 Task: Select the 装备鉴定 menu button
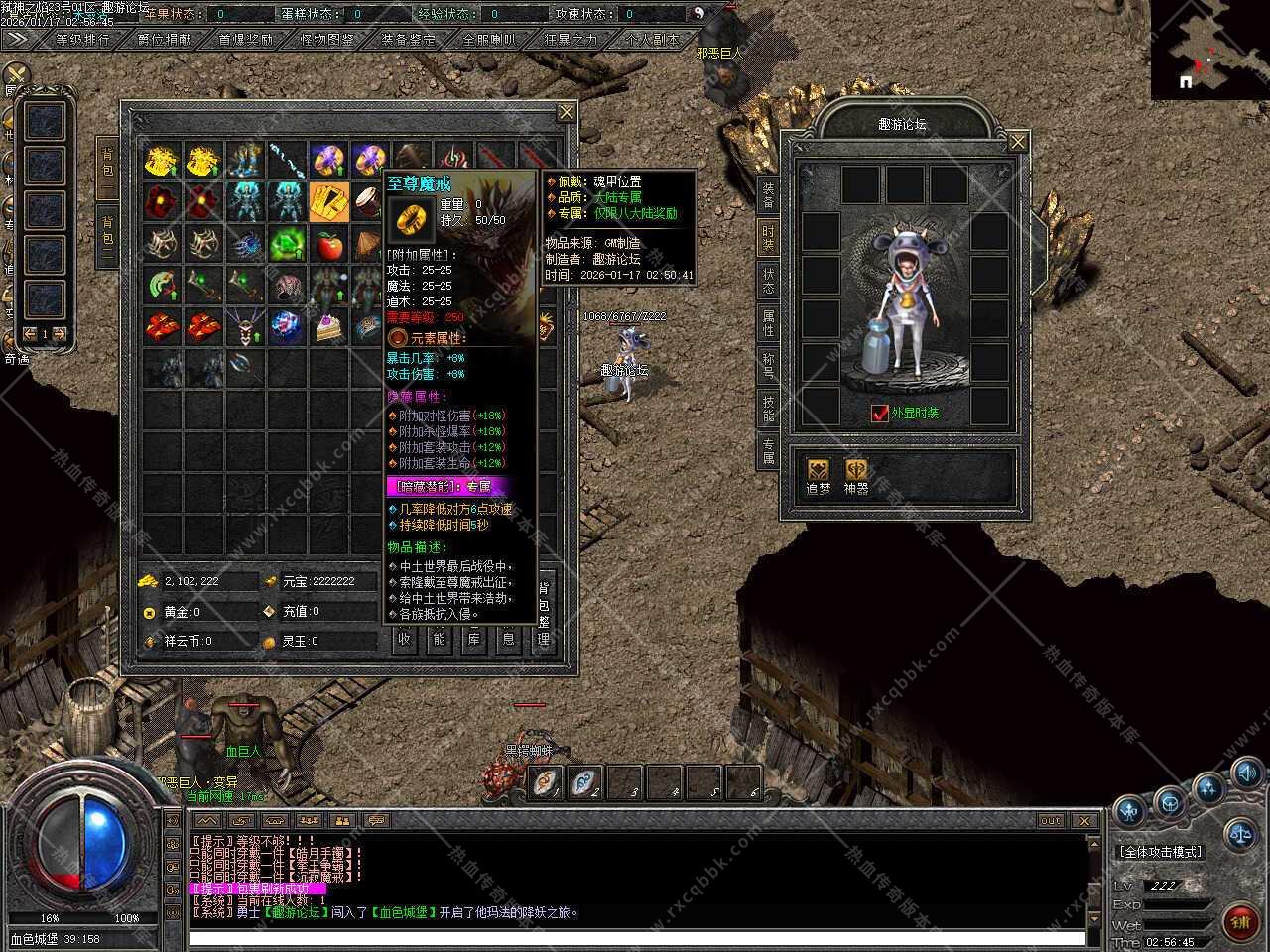pyautogui.click(x=408, y=40)
